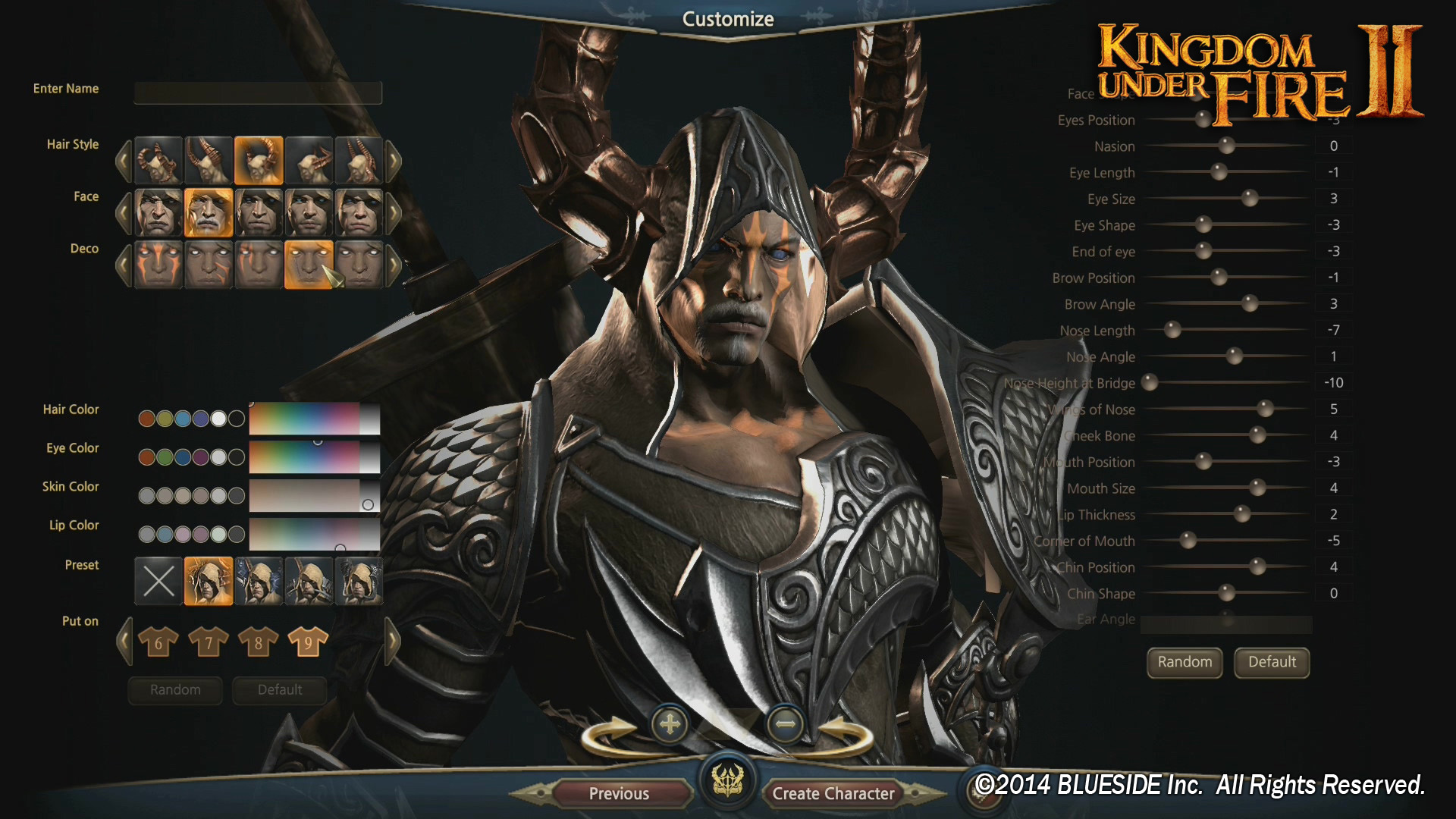Select the second Face preset thumbnail

(x=209, y=212)
